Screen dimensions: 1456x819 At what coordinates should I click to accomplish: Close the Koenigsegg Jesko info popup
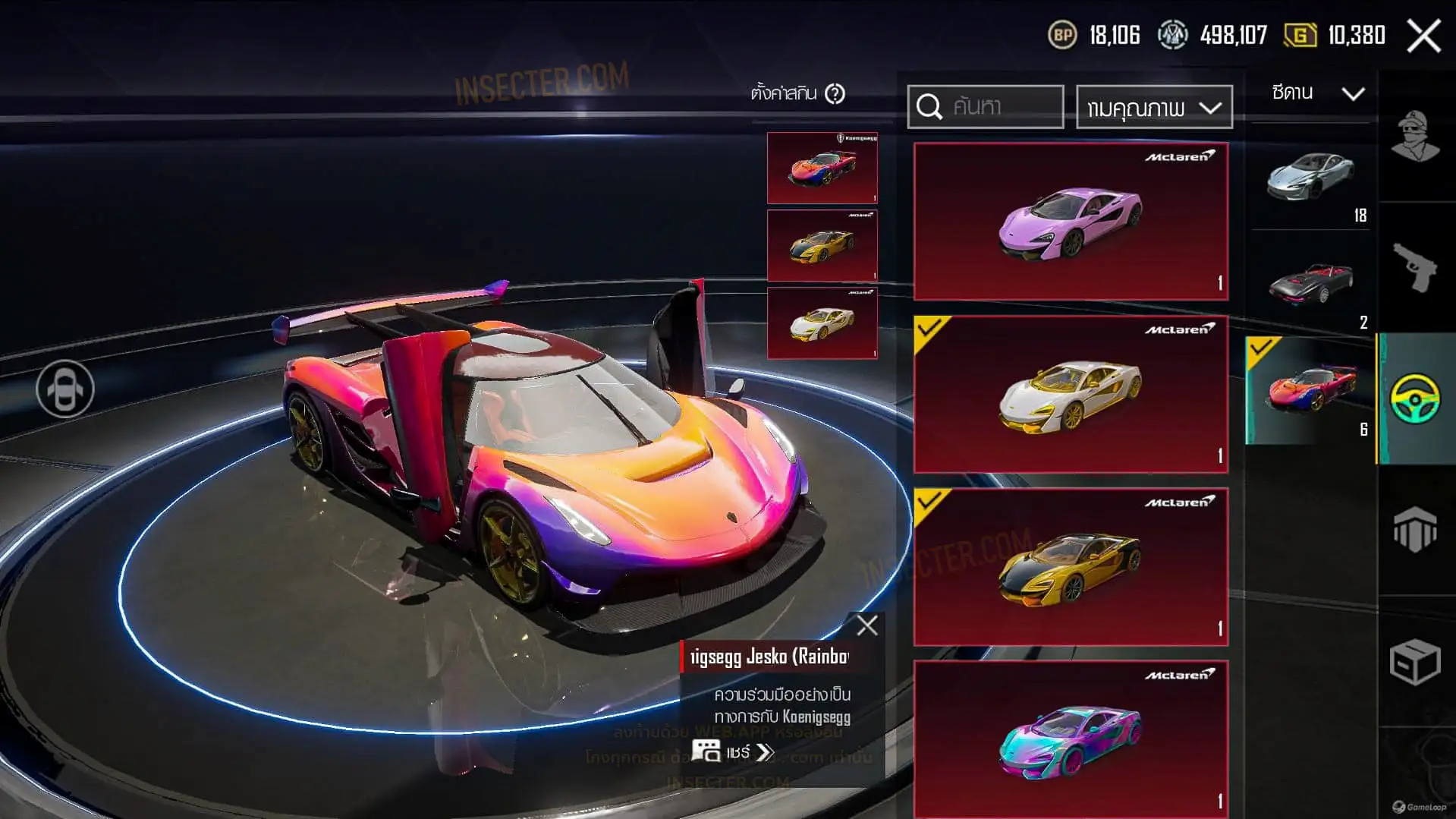[866, 626]
